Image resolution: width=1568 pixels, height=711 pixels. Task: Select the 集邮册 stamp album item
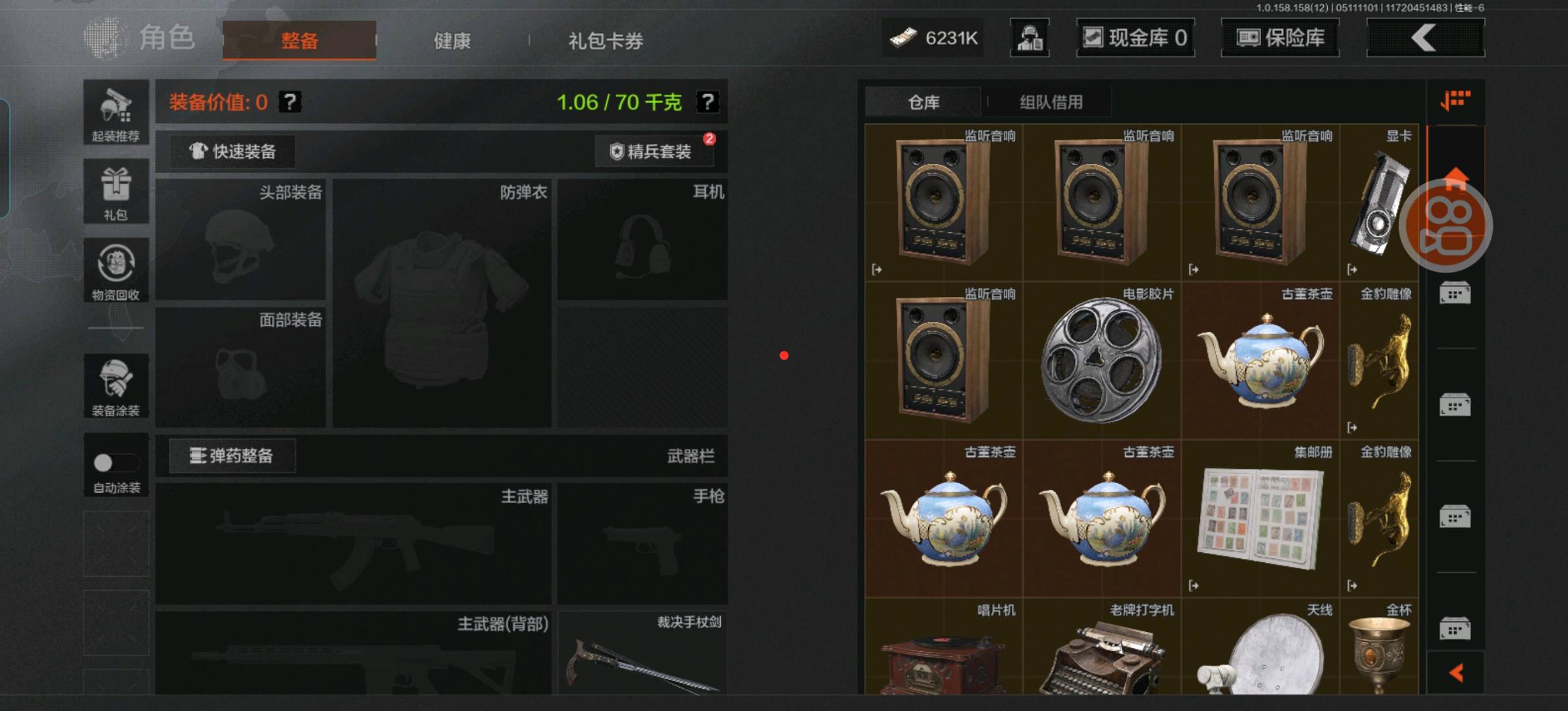click(1260, 518)
